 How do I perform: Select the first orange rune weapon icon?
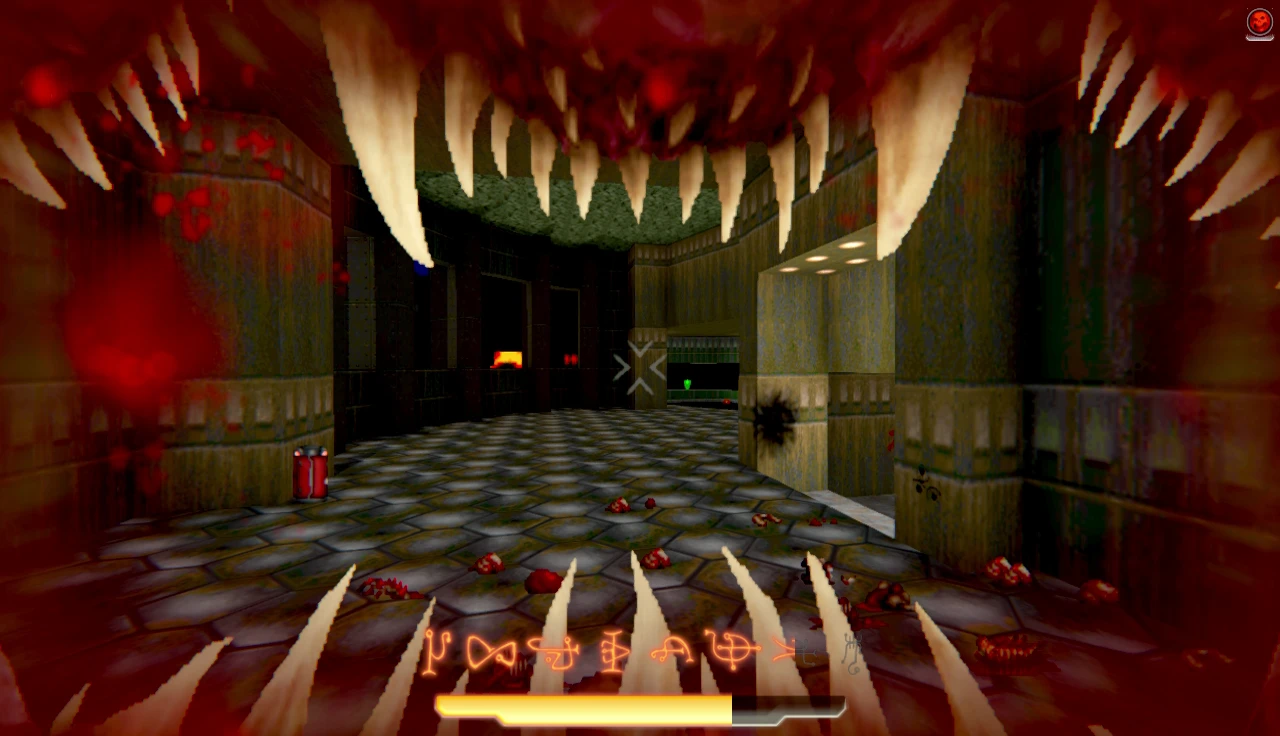click(x=438, y=652)
